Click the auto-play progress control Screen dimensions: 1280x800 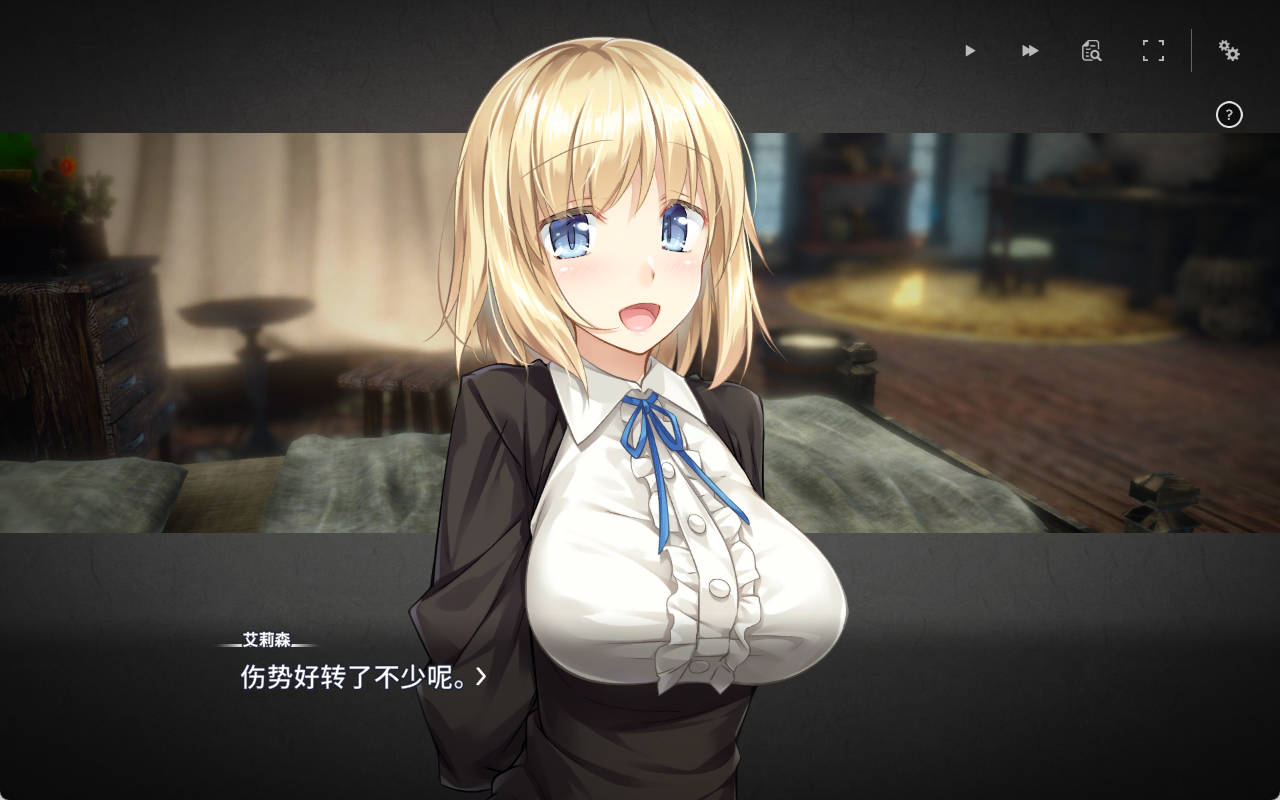(x=968, y=50)
